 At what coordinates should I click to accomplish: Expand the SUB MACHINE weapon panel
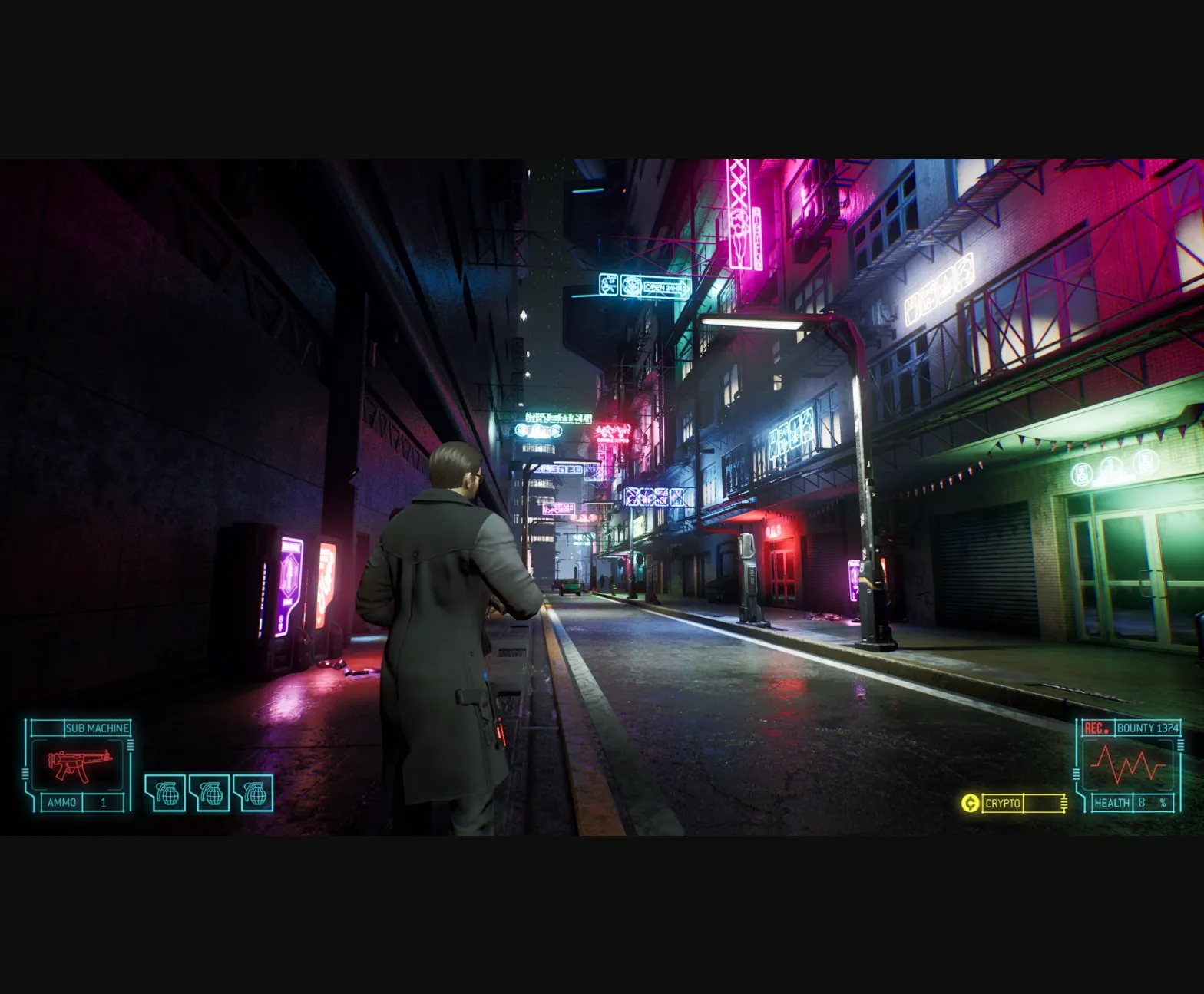(x=98, y=728)
